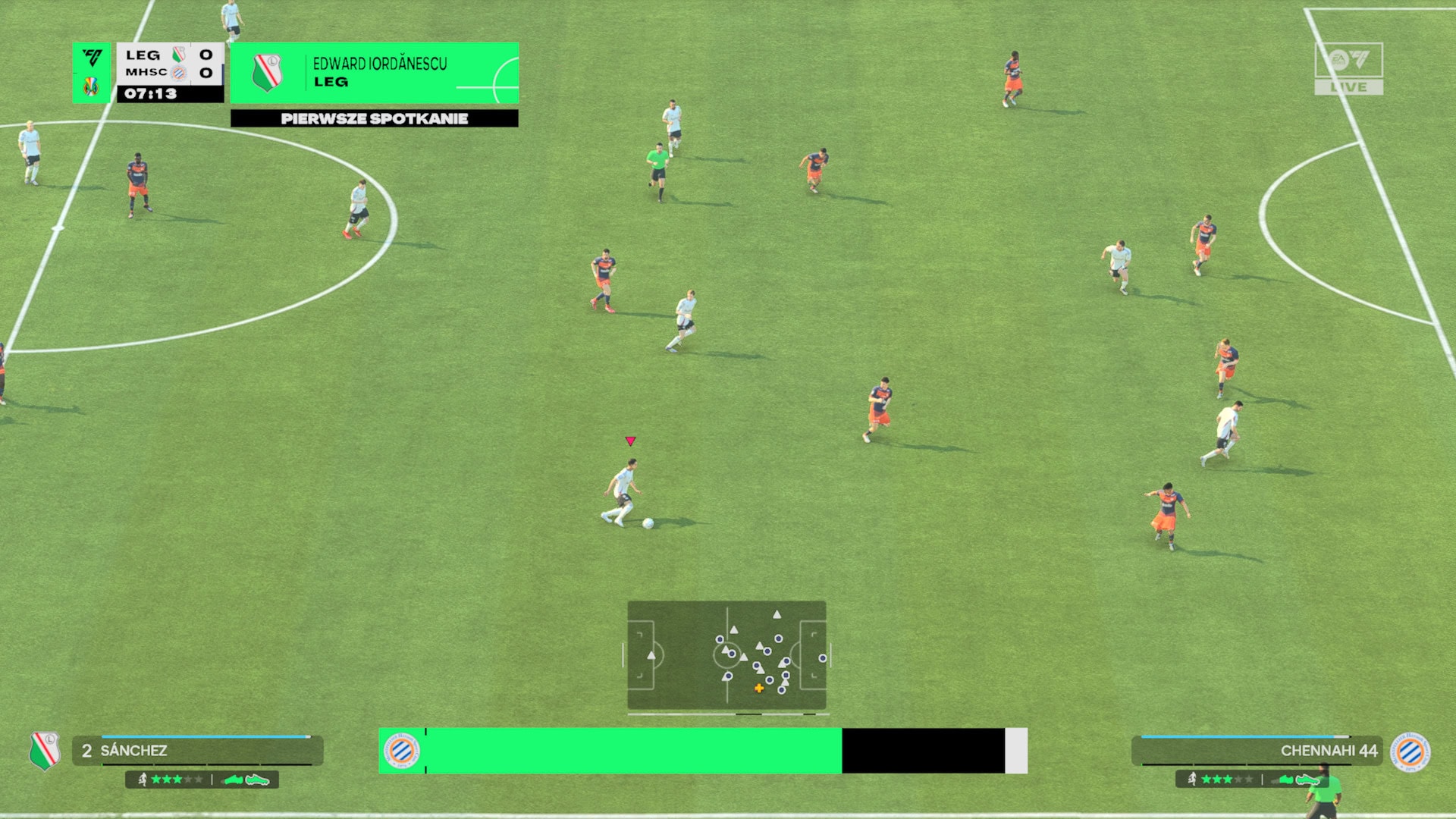Click the Legia crest beside Sánchez's name
This screenshot has height=819, width=1456.
45,751
